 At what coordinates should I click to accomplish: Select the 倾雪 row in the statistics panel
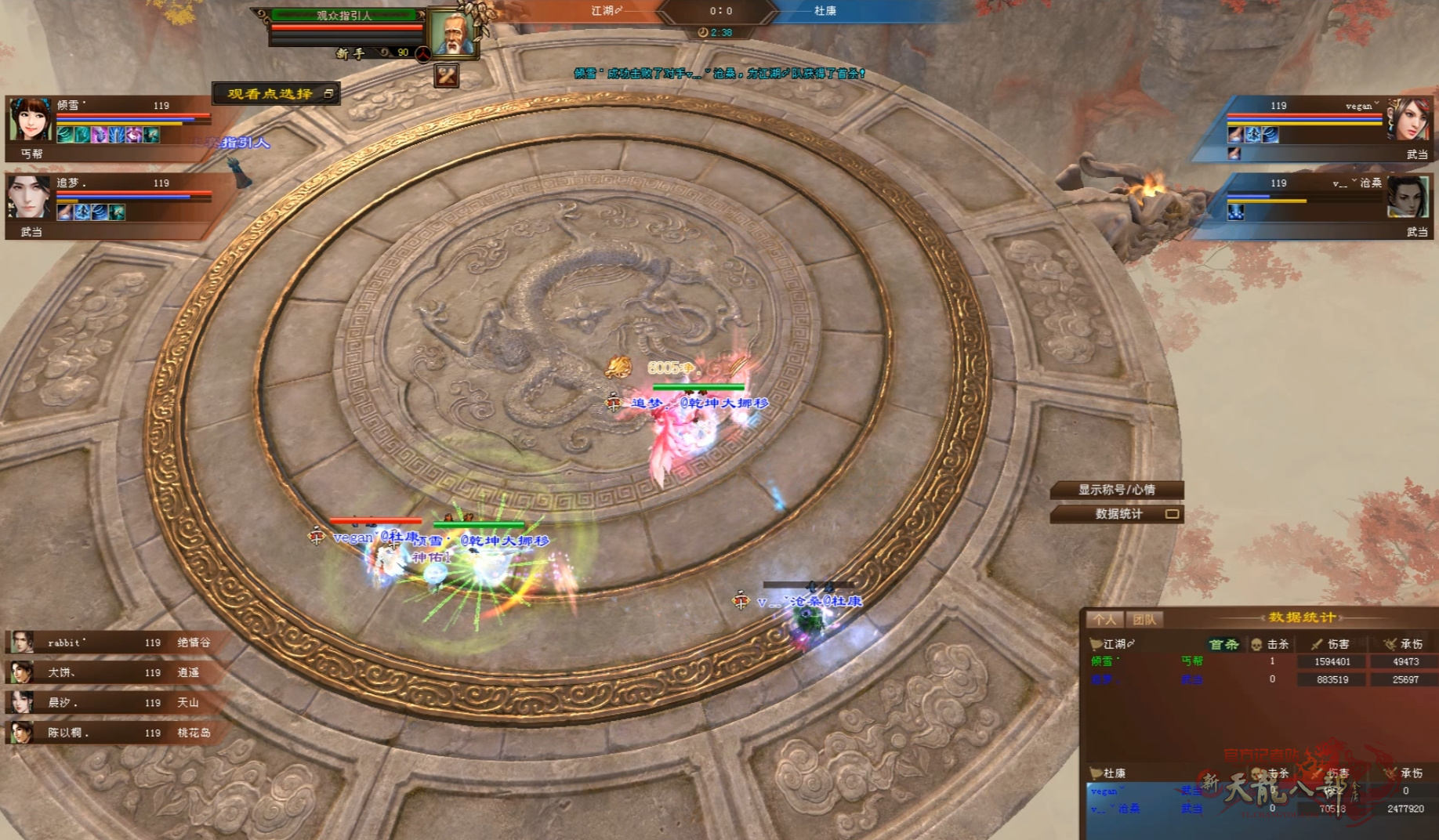tap(1254, 661)
